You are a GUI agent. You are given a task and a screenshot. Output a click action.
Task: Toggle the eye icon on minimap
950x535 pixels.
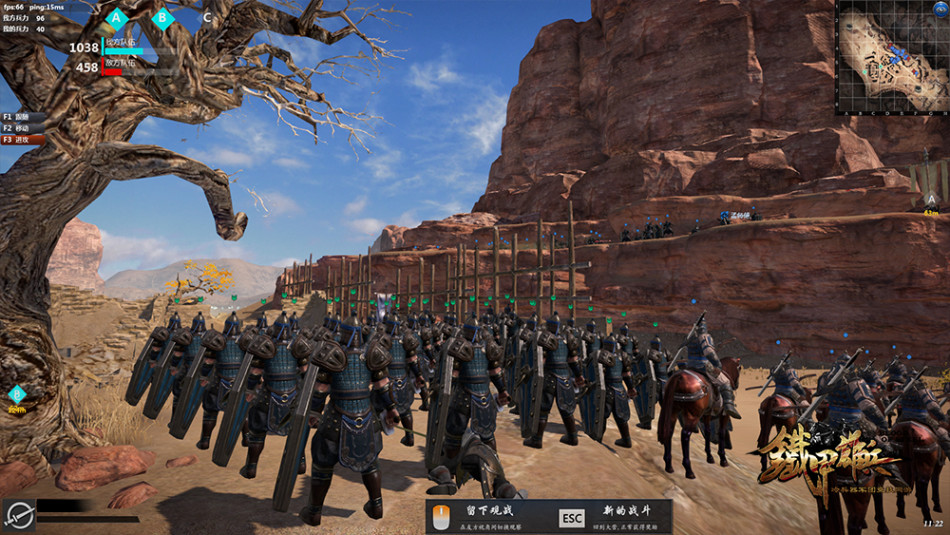(939, 11)
